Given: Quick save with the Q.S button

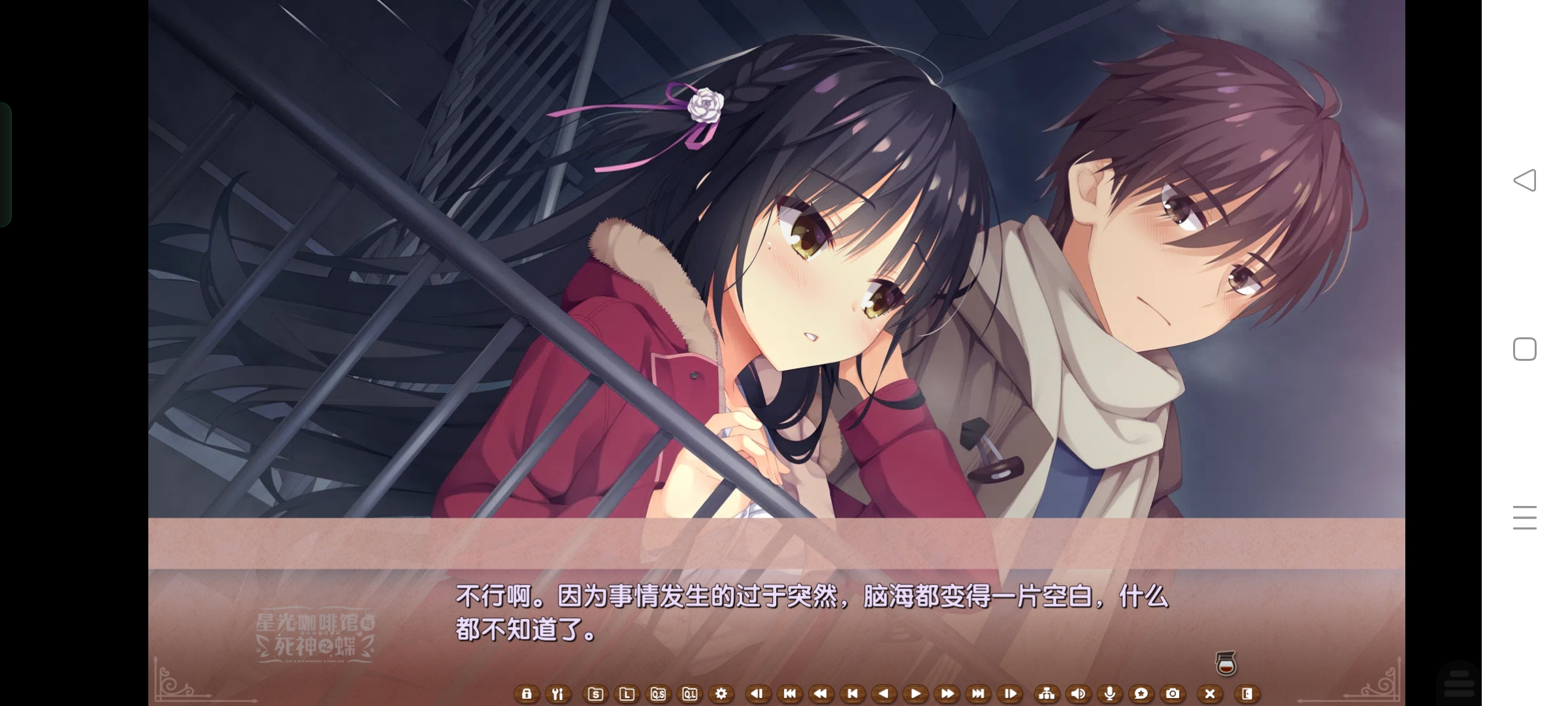Looking at the screenshot, I should pos(658,694).
